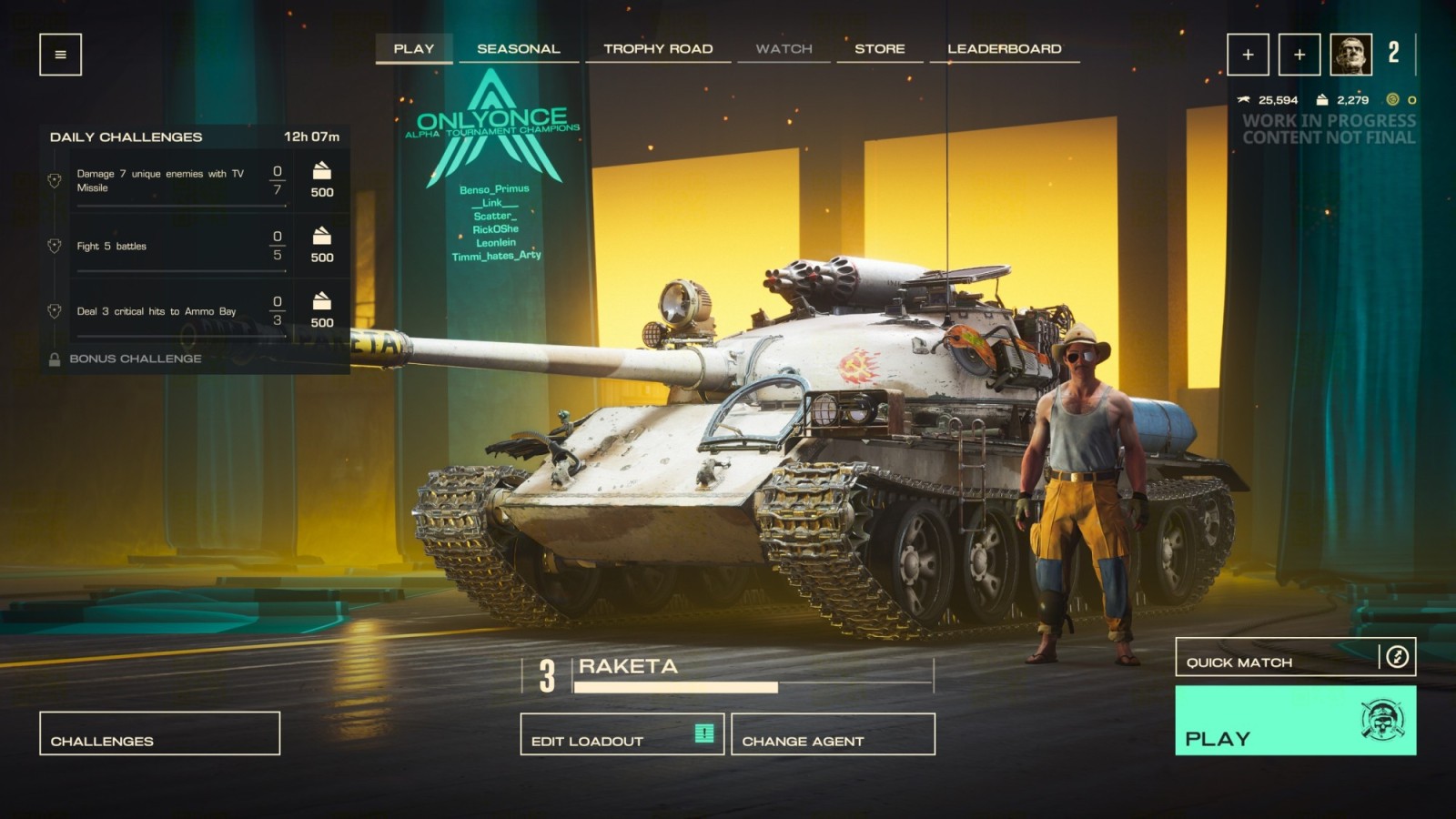Click the shield icon on the TV Missile challenge
Viewport: 1456px width, 819px height.
56,178
